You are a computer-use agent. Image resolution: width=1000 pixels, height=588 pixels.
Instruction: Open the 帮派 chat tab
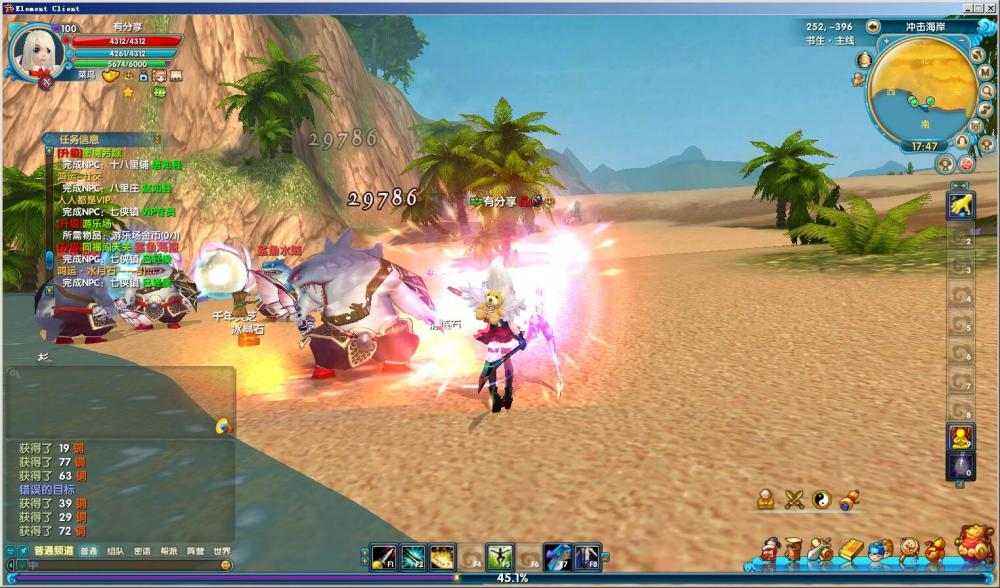click(169, 551)
